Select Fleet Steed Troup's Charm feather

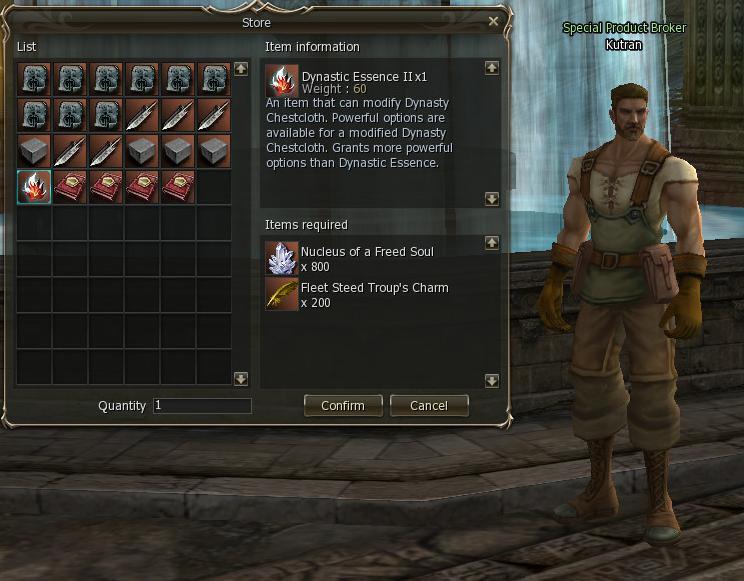pyautogui.click(x=282, y=294)
